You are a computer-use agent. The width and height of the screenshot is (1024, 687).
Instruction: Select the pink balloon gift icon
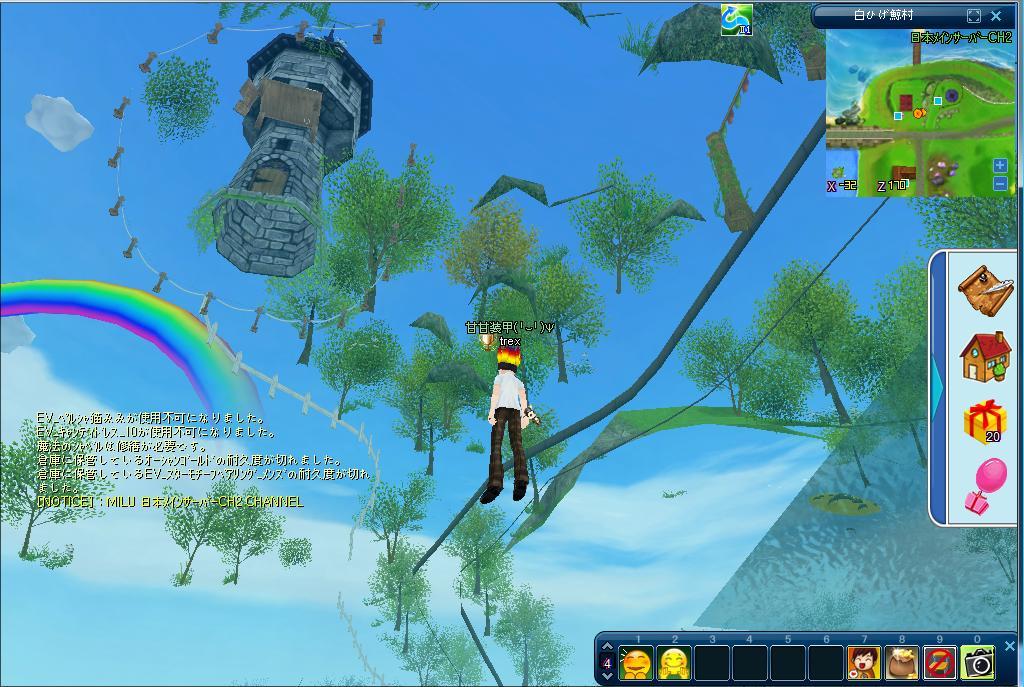986,486
